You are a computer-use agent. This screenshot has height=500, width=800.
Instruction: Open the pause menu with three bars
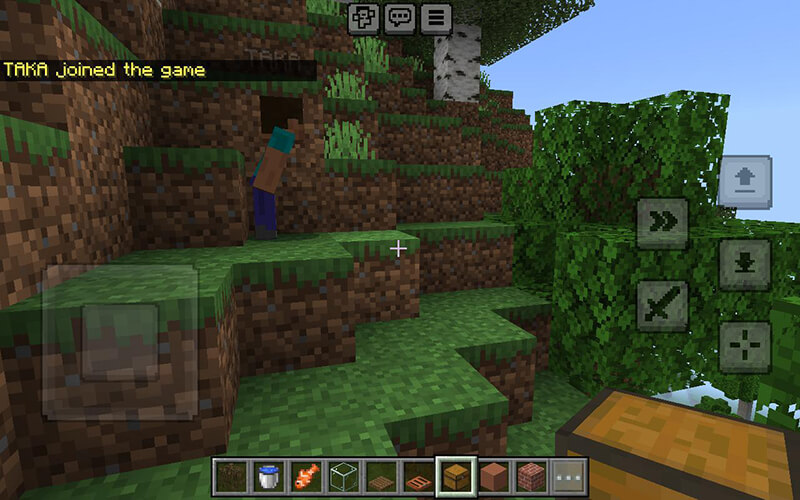click(x=436, y=17)
